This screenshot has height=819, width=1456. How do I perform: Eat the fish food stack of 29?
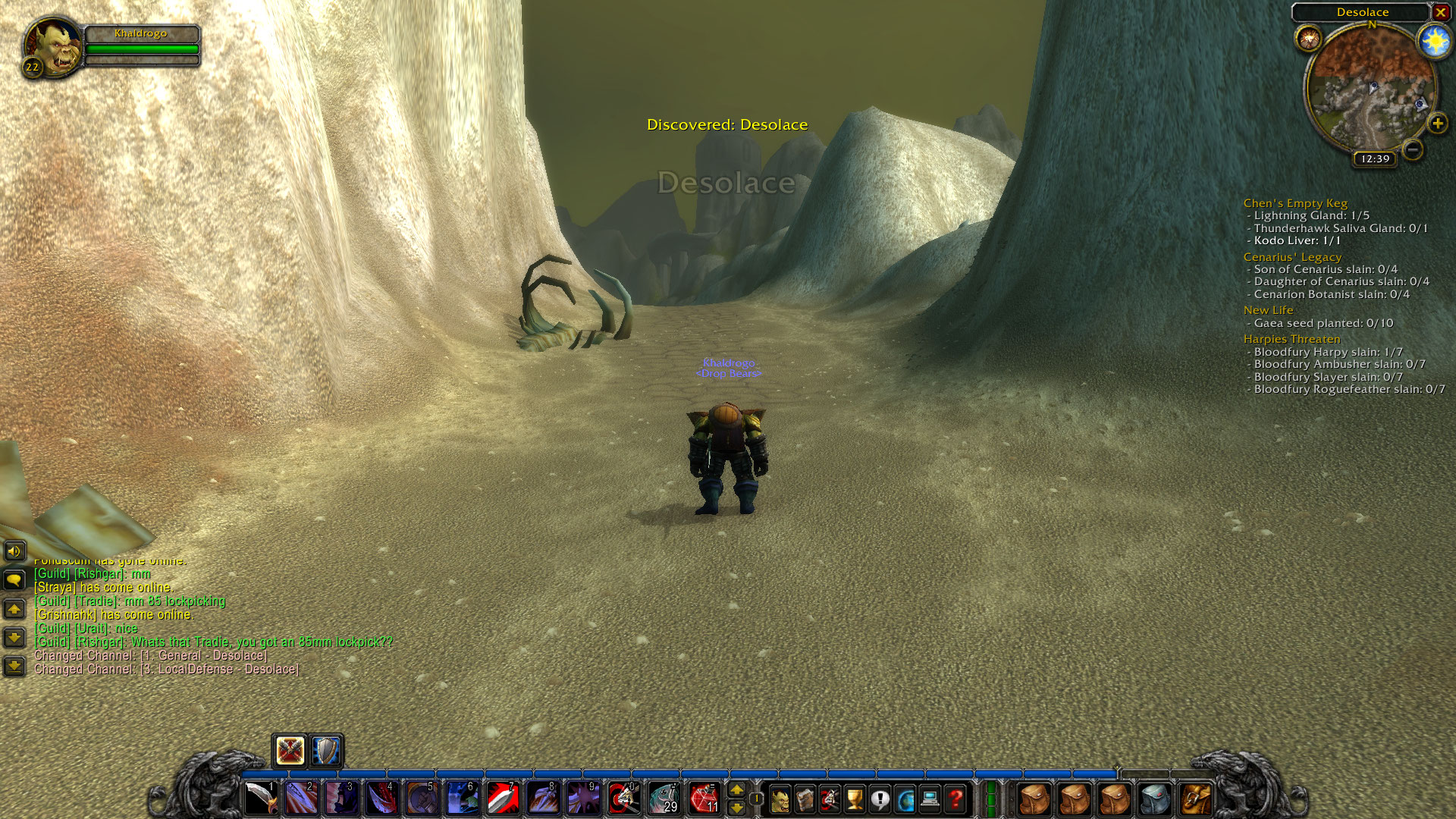[x=664, y=799]
